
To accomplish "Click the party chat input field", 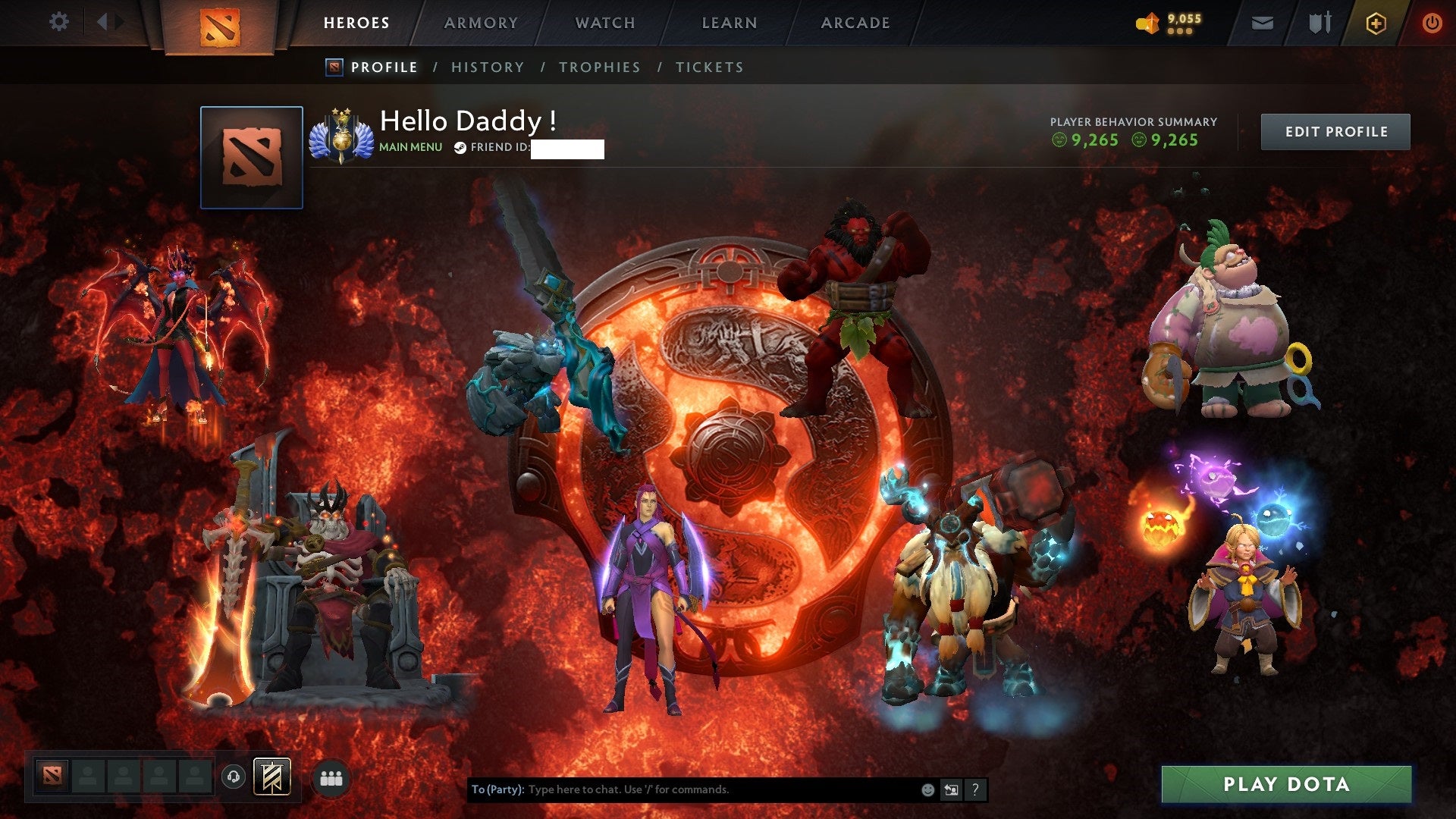I will [682, 789].
